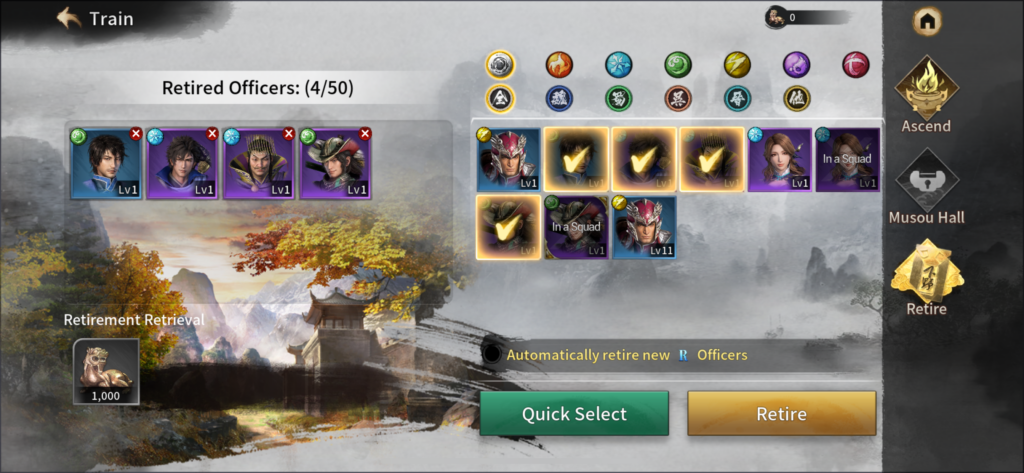Remove the hat-wearing officer from retired list

[365, 133]
